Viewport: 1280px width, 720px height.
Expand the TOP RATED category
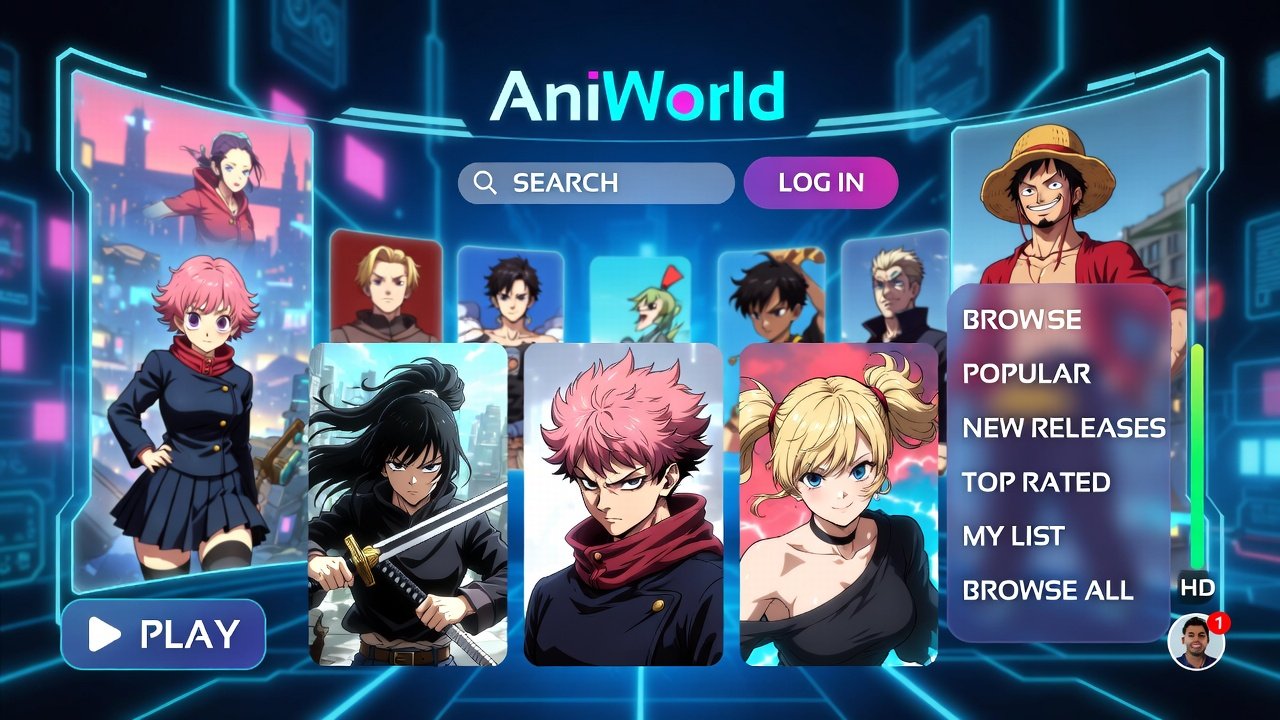click(1034, 482)
